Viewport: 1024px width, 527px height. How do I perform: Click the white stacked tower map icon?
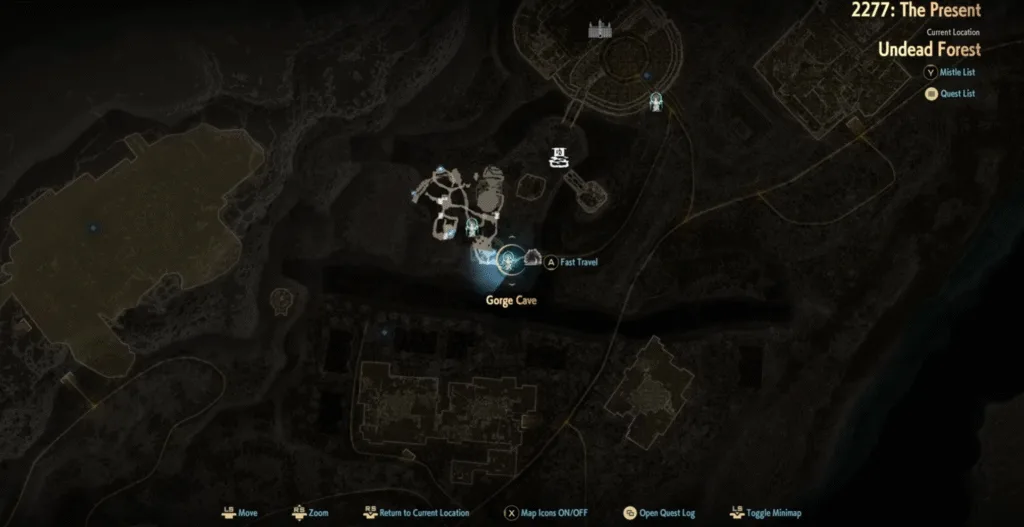click(558, 155)
